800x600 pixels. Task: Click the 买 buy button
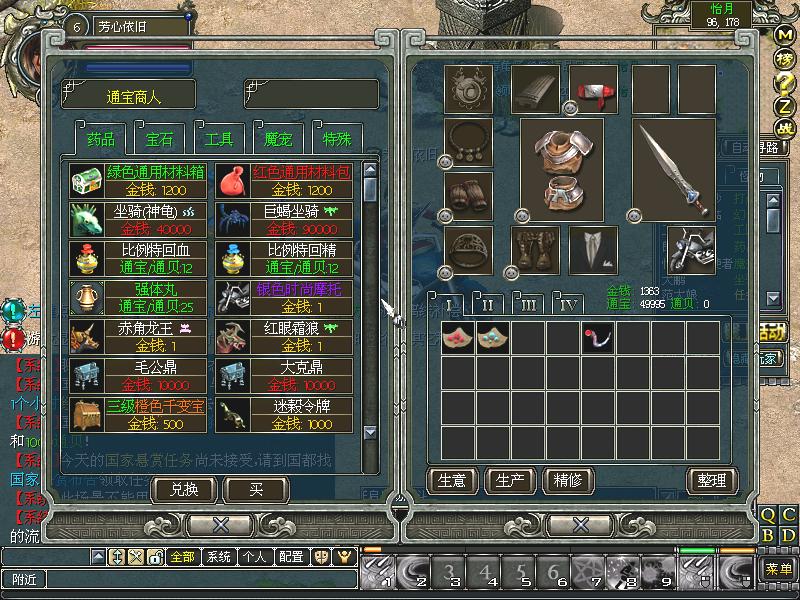[256, 489]
